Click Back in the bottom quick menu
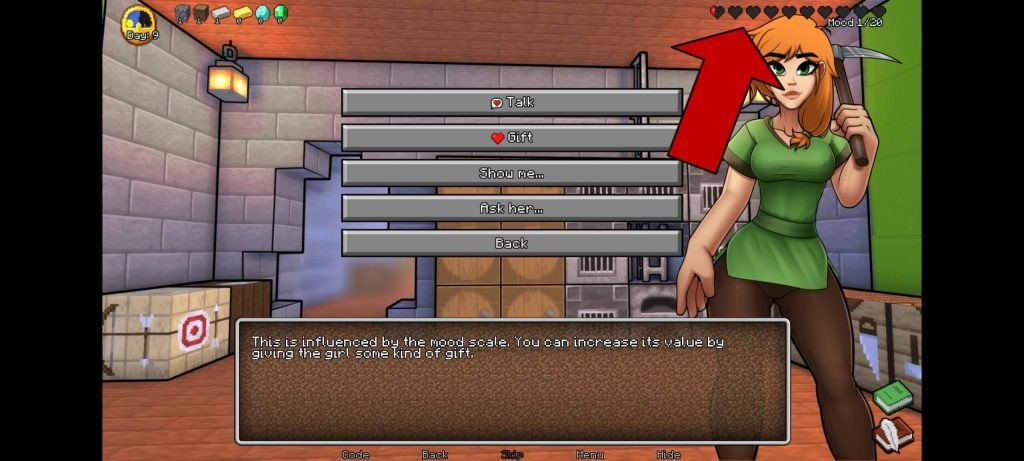1024x461 pixels. coord(434,454)
